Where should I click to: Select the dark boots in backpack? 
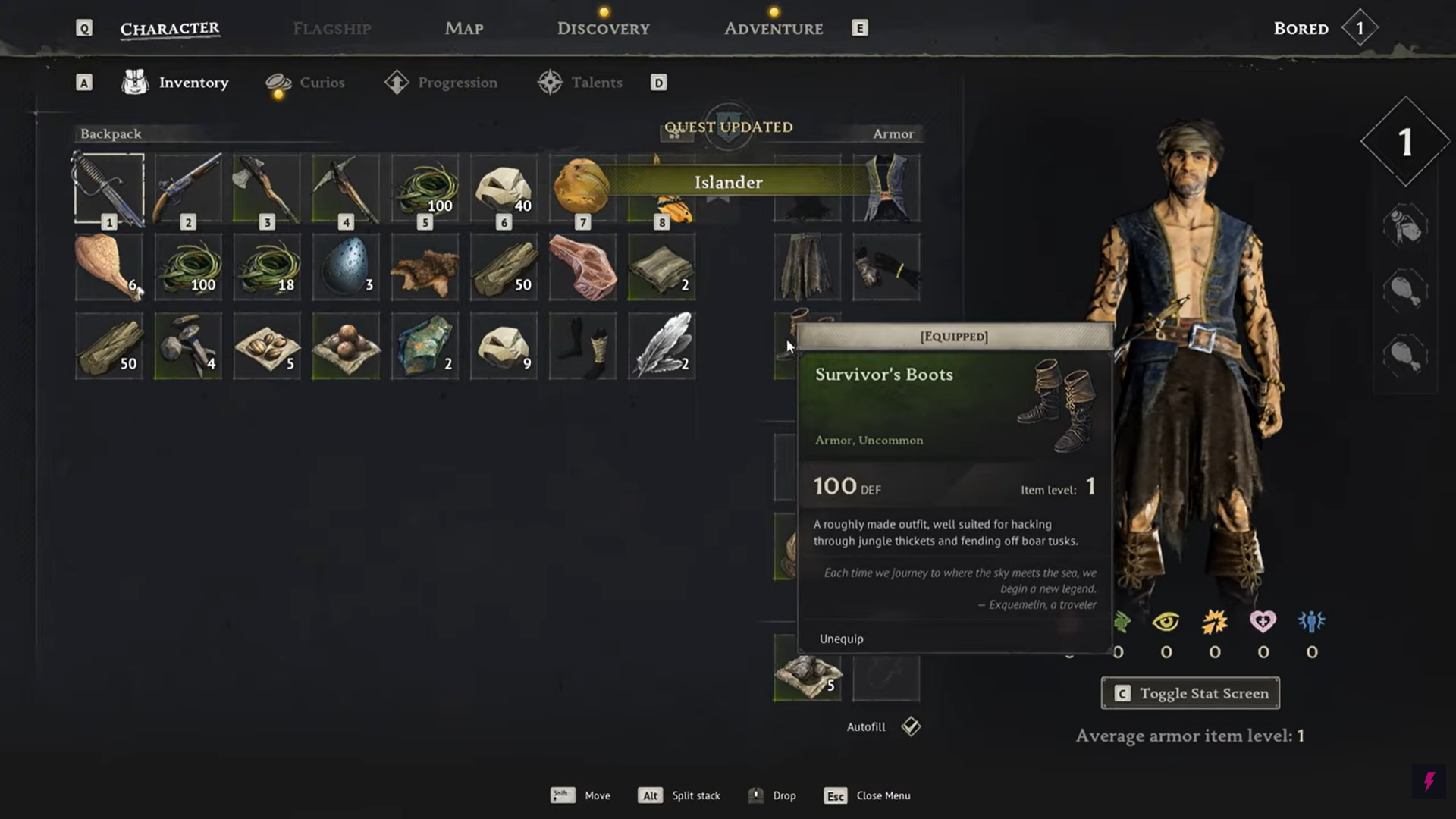pos(582,347)
